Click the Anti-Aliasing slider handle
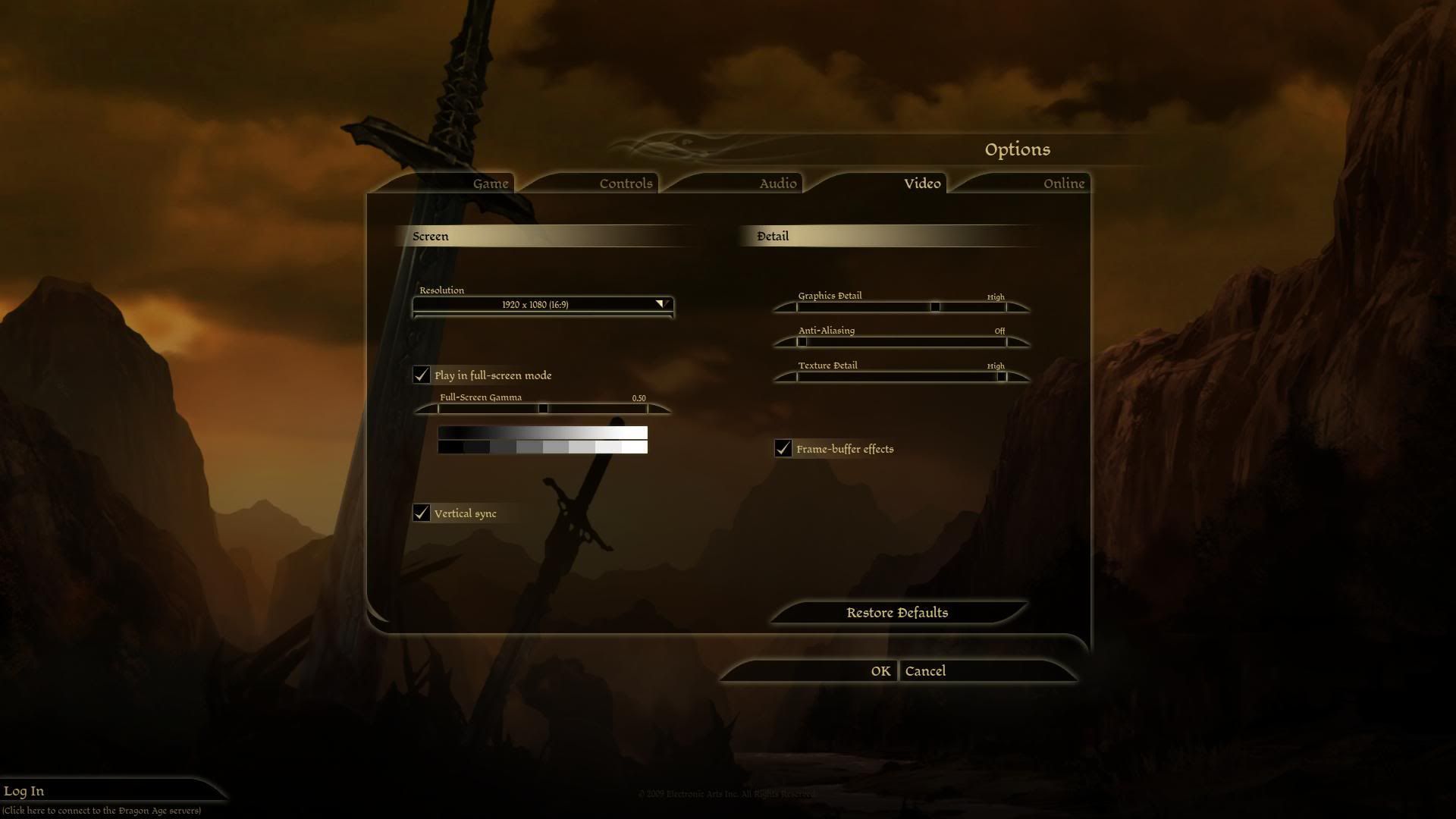Viewport: 1456px width, 819px height. pos(802,342)
